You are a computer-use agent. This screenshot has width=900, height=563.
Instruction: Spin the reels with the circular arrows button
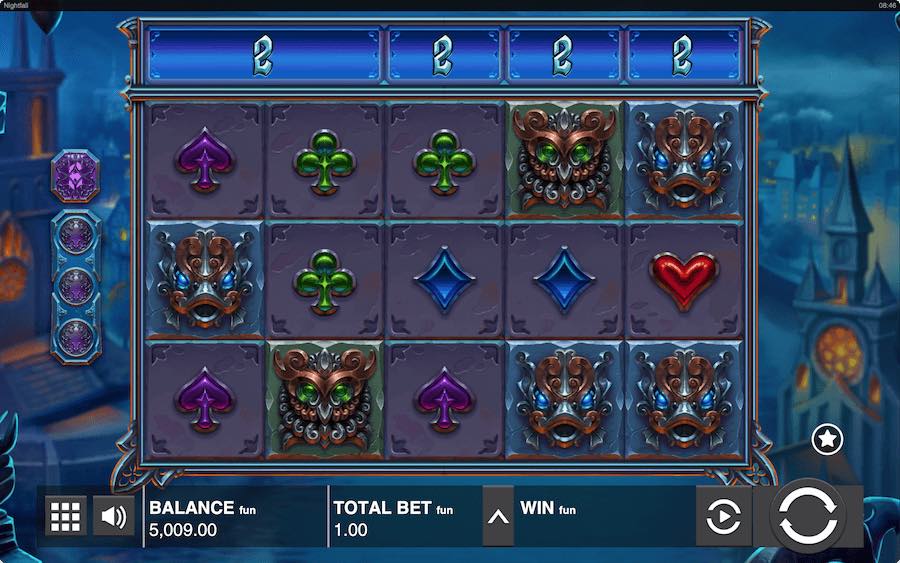(808, 516)
